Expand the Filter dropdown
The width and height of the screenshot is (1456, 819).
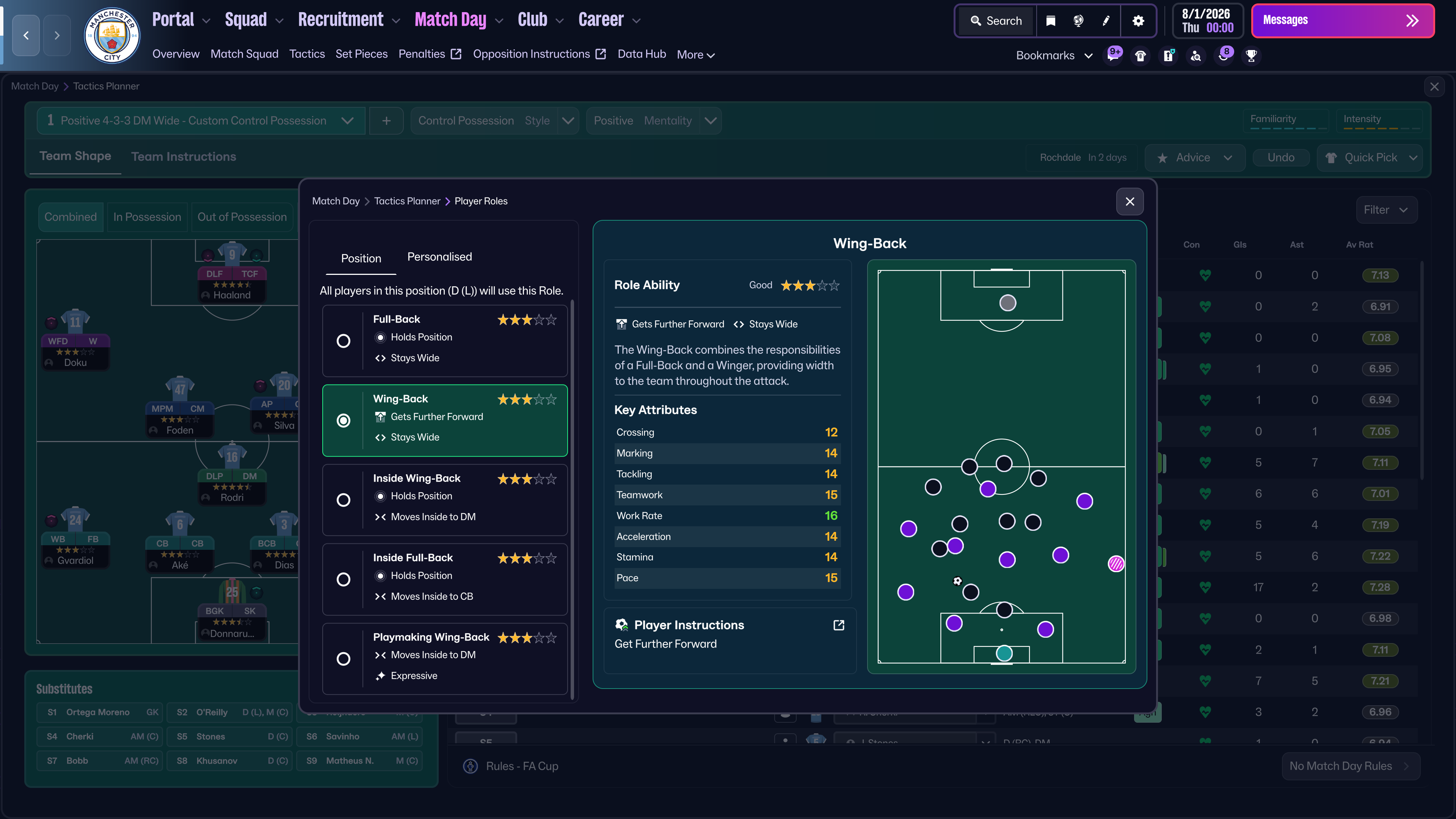[x=1387, y=210]
